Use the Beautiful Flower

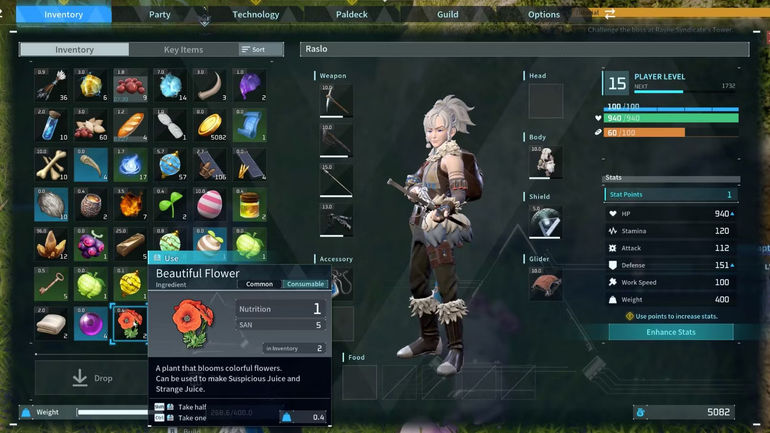(170, 258)
